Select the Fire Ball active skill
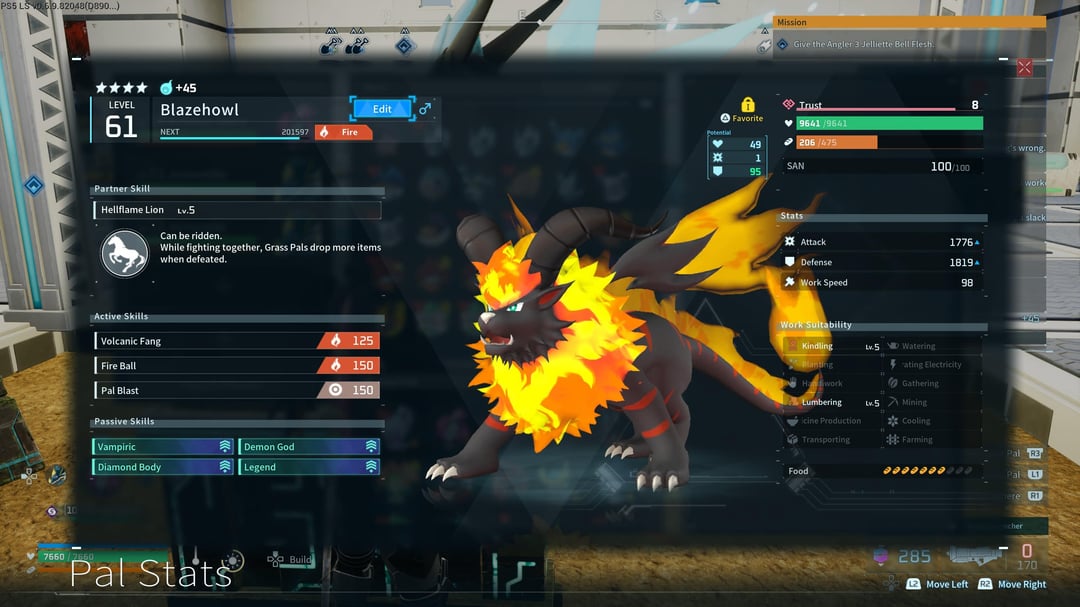The width and height of the screenshot is (1080, 607). [237, 366]
